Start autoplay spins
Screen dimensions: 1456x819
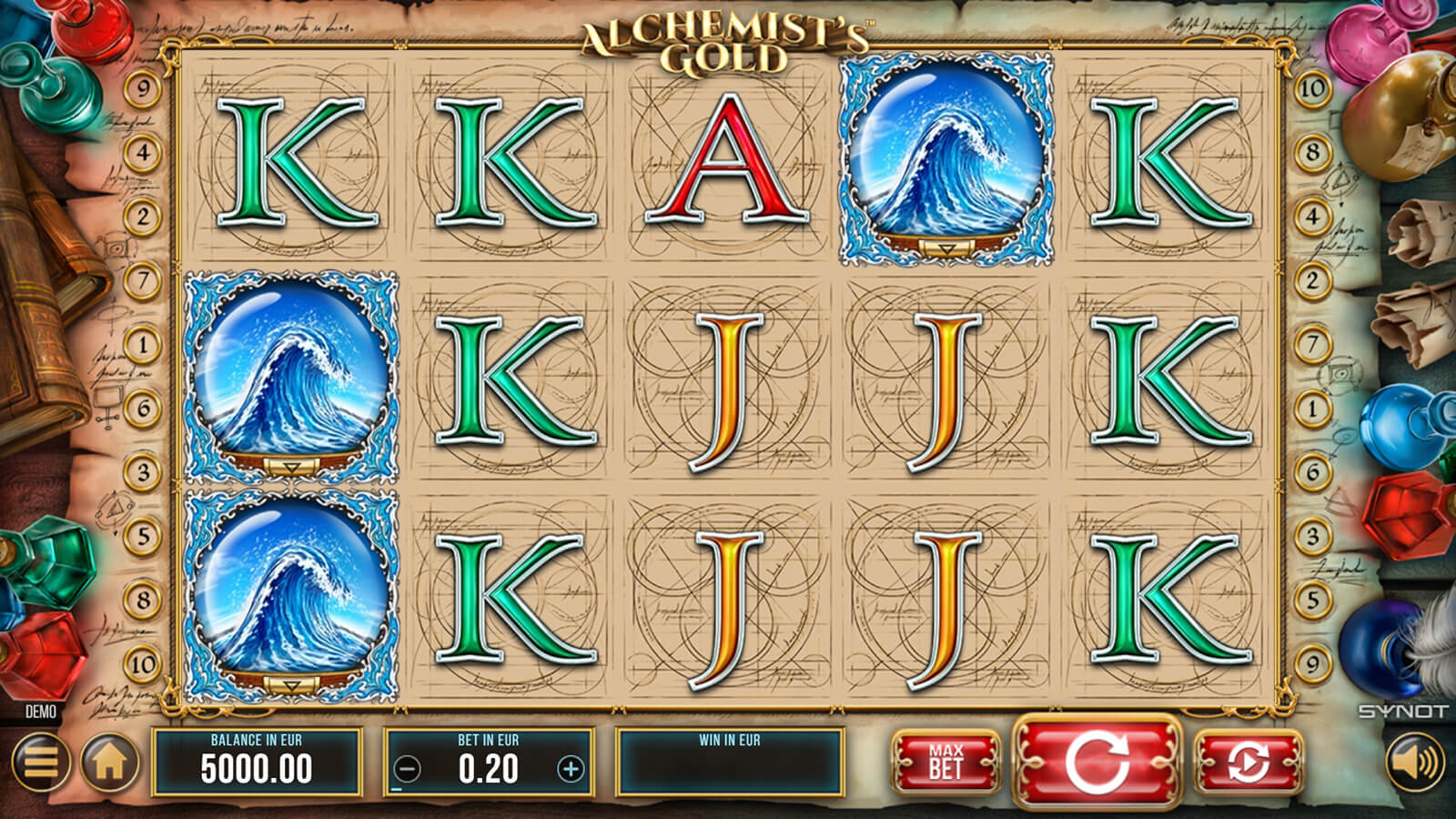click(x=1248, y=761)
